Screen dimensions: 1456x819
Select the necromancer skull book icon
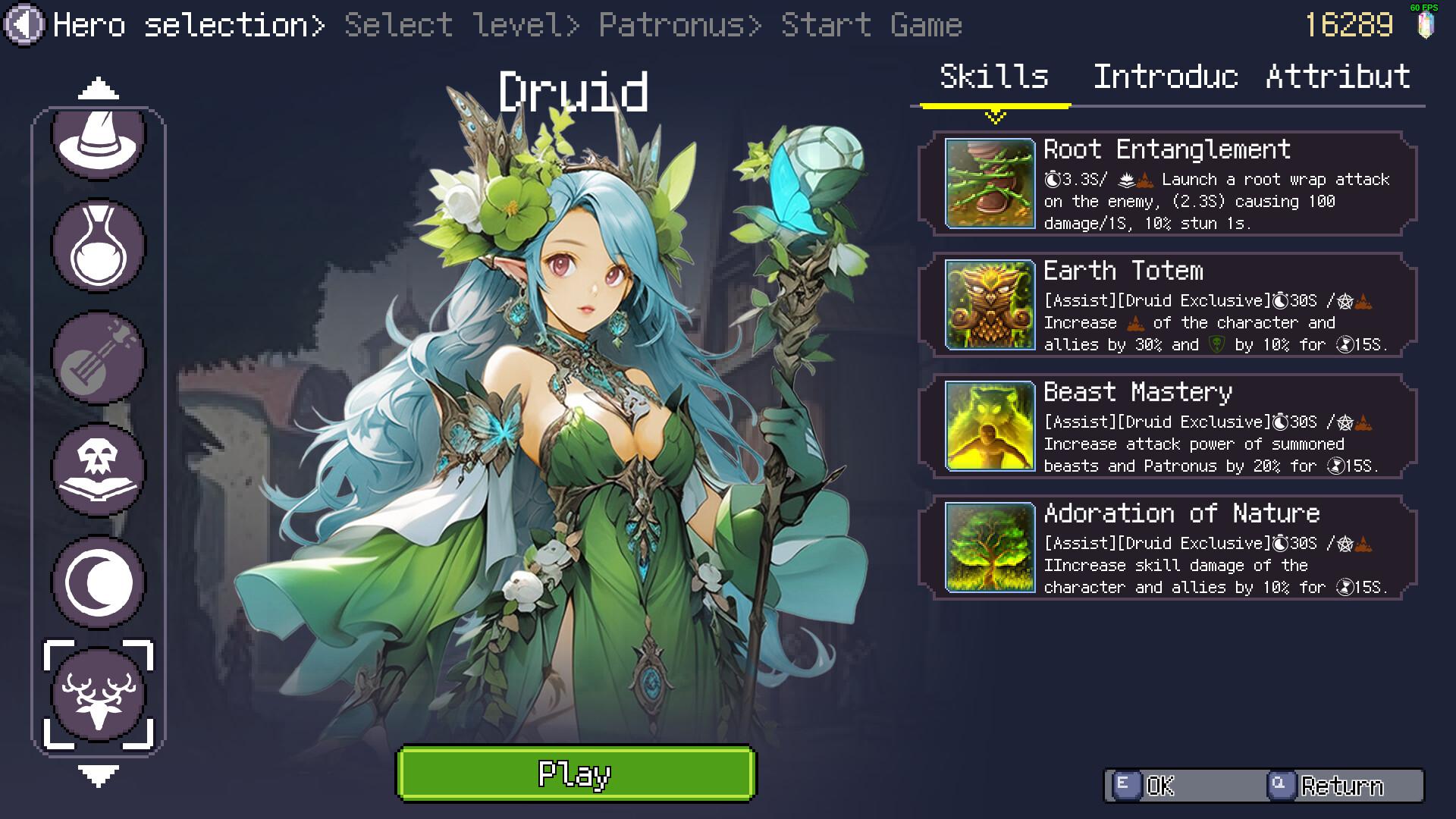(x=99, y=469)
